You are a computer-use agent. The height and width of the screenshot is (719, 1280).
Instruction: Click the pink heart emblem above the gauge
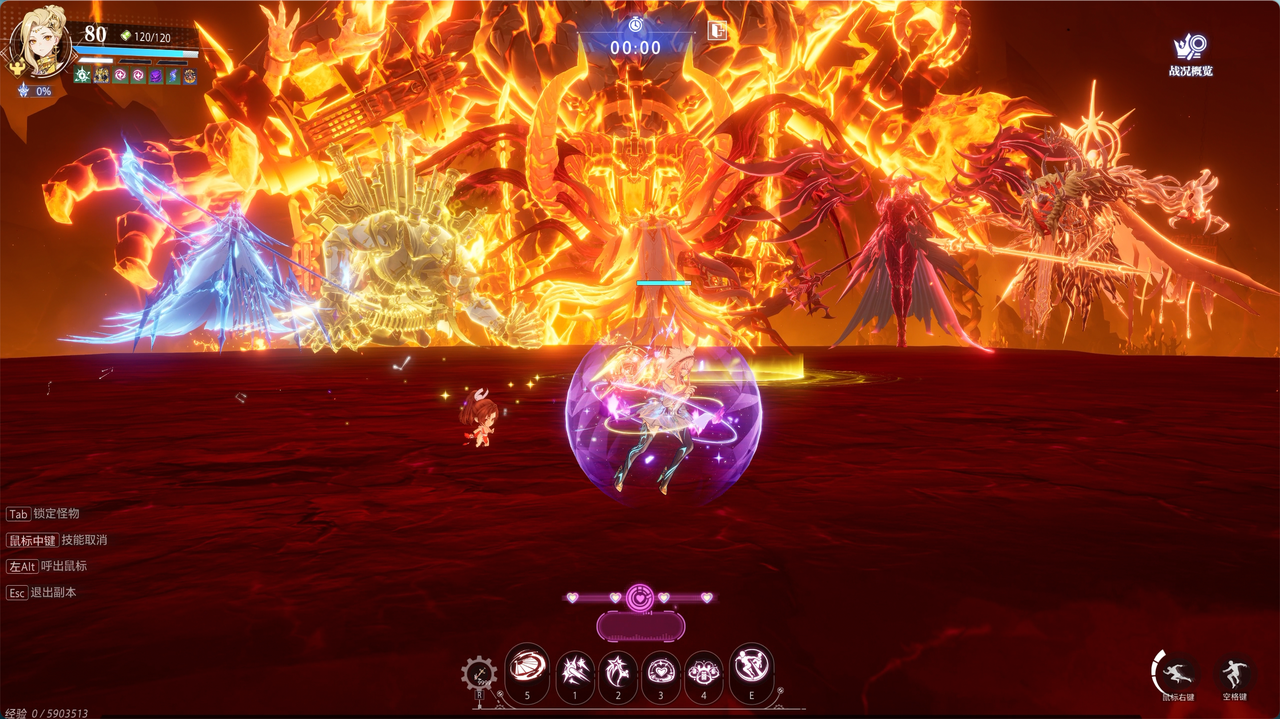[640, 598]
